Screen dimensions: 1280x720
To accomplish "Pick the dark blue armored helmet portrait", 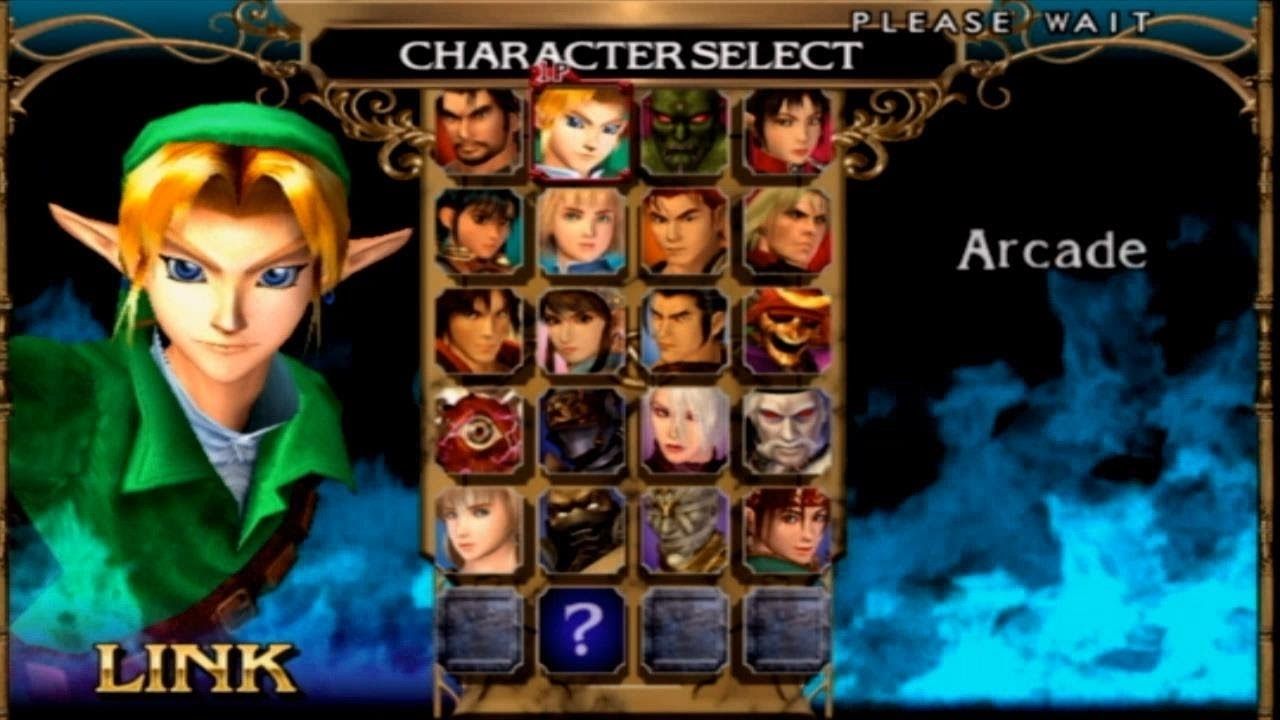I will [x=582, y=431].
